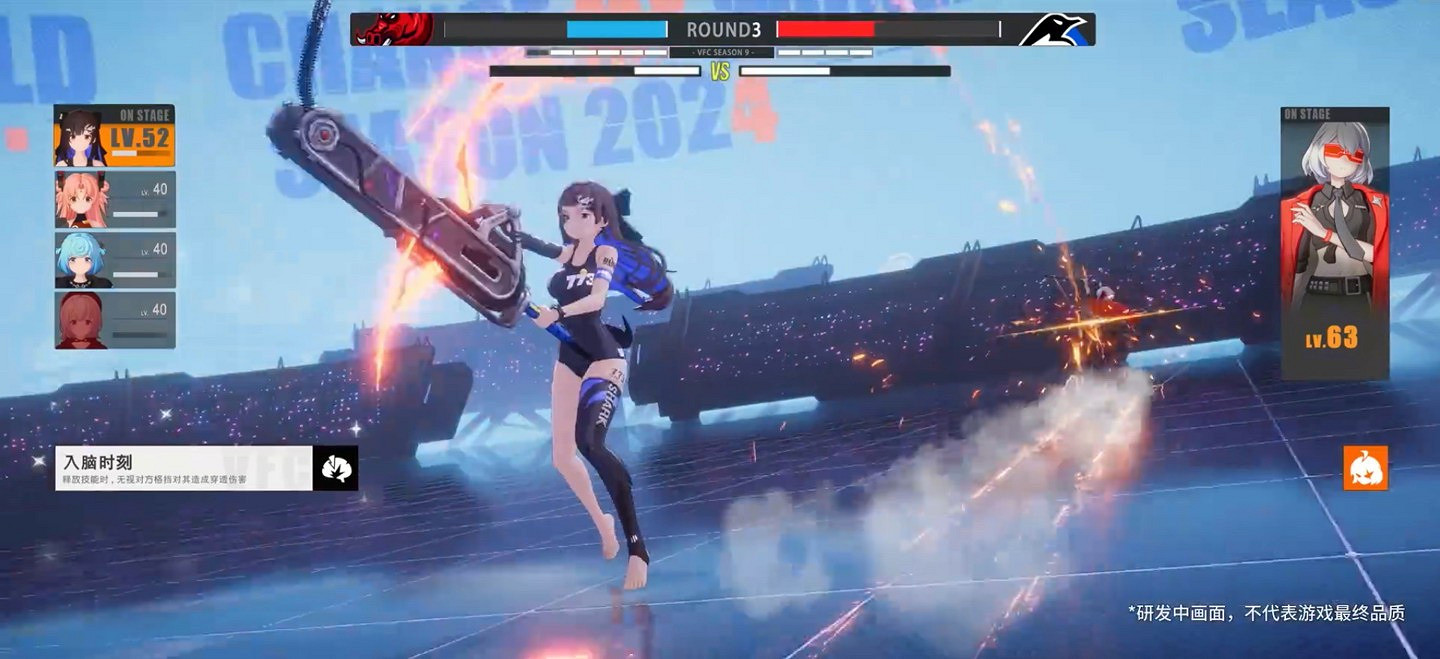Click the silver-haired LV.63 opponent card
Viewport: 1440px width, 659px height.
[x=1334, y=243]
